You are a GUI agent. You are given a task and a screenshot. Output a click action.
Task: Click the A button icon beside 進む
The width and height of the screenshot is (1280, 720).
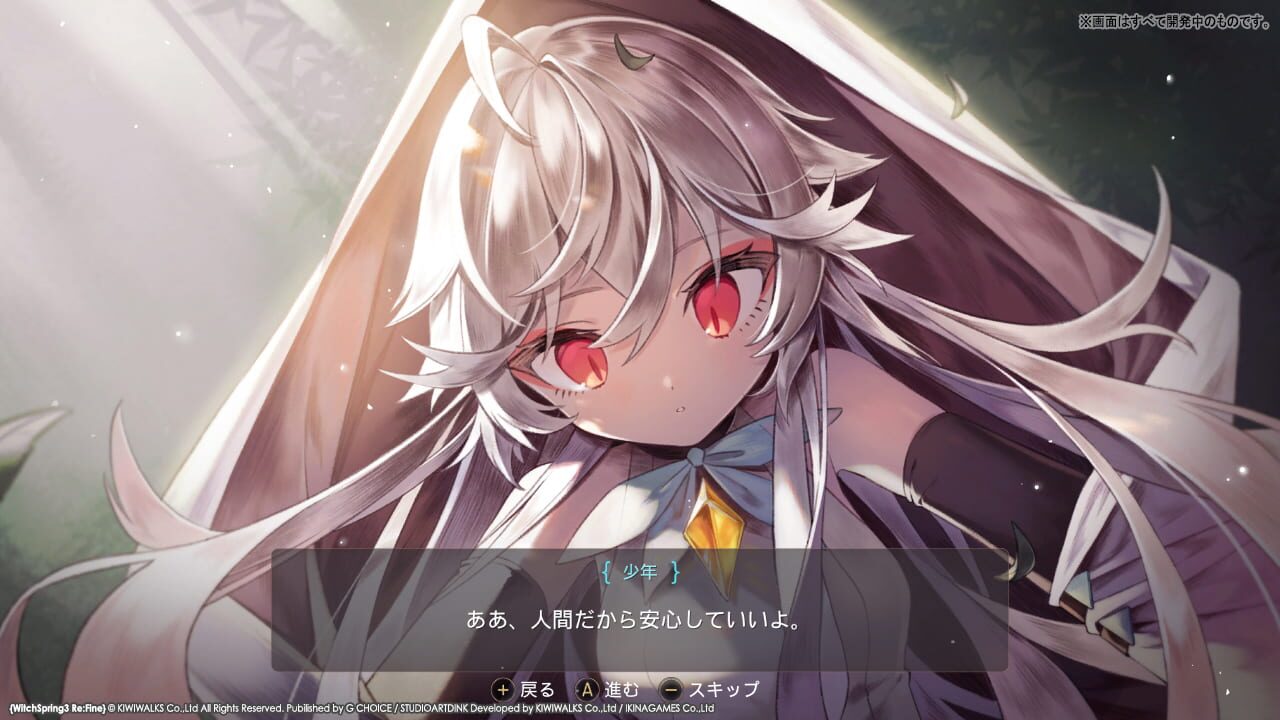[x=588, y=689]
